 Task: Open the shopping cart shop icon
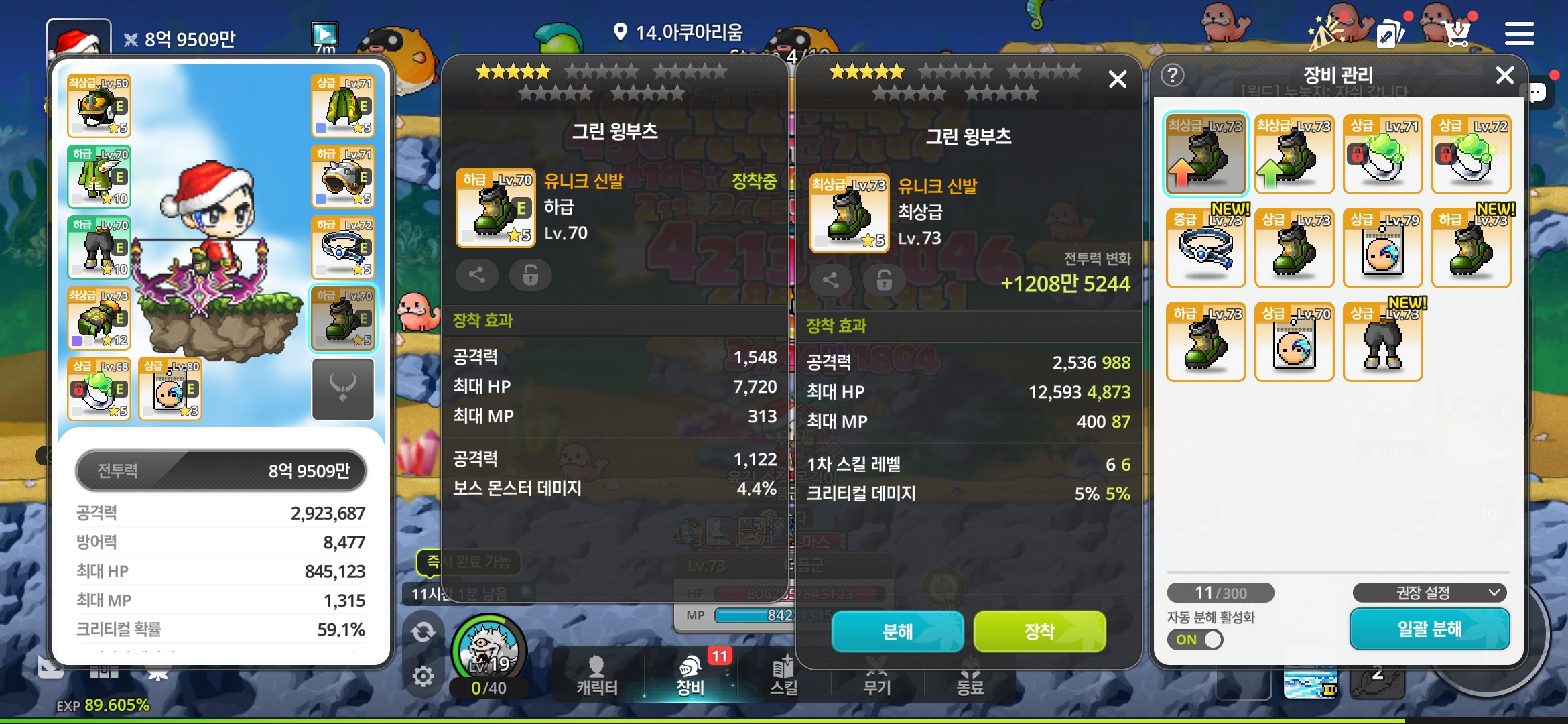pyautogui.click(x=1457, y=32)
